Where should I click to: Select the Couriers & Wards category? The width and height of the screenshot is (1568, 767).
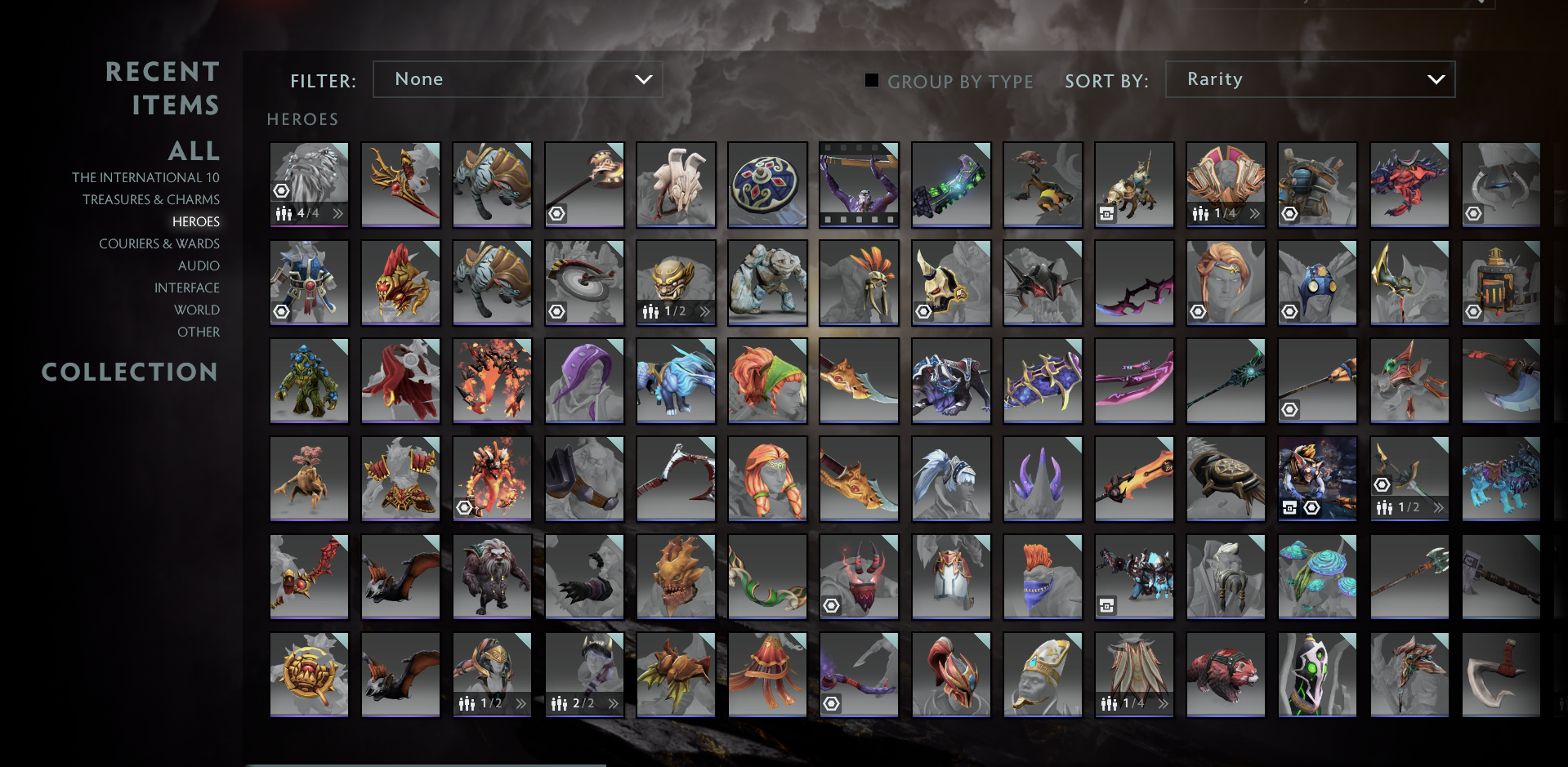(159, 243)
